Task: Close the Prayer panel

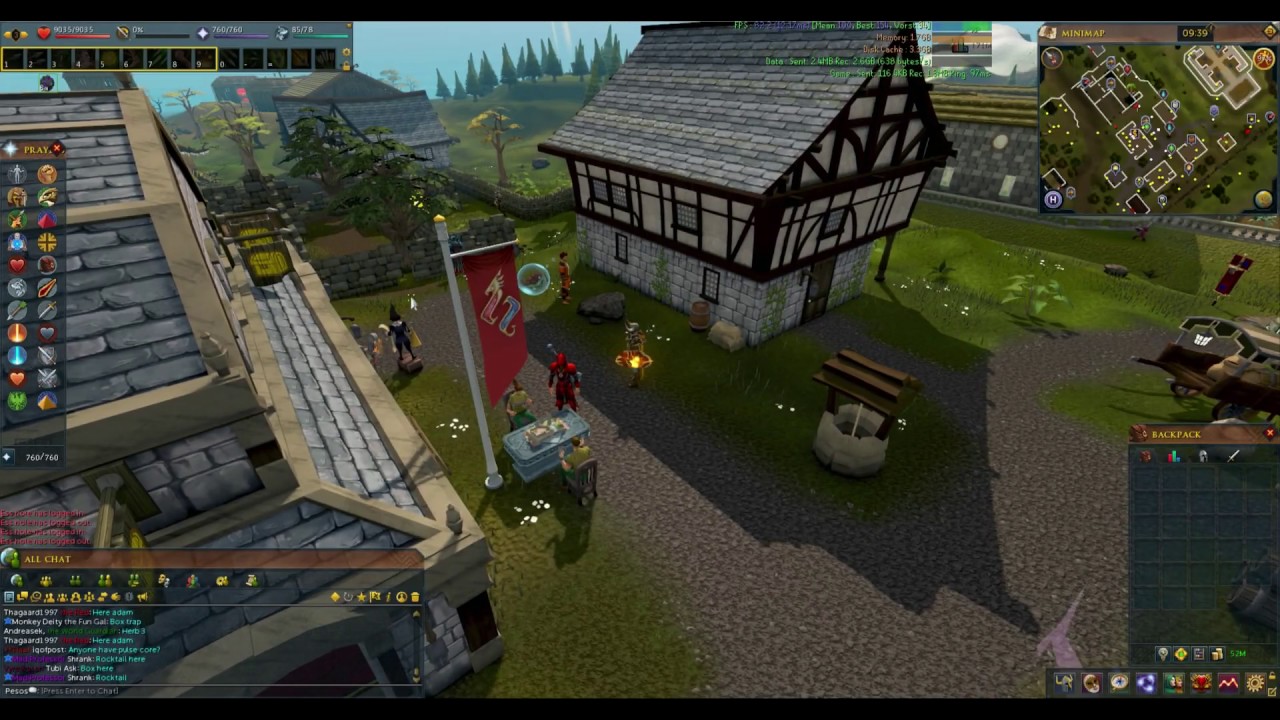Action: pyautogui.click(x=57, y=149)
